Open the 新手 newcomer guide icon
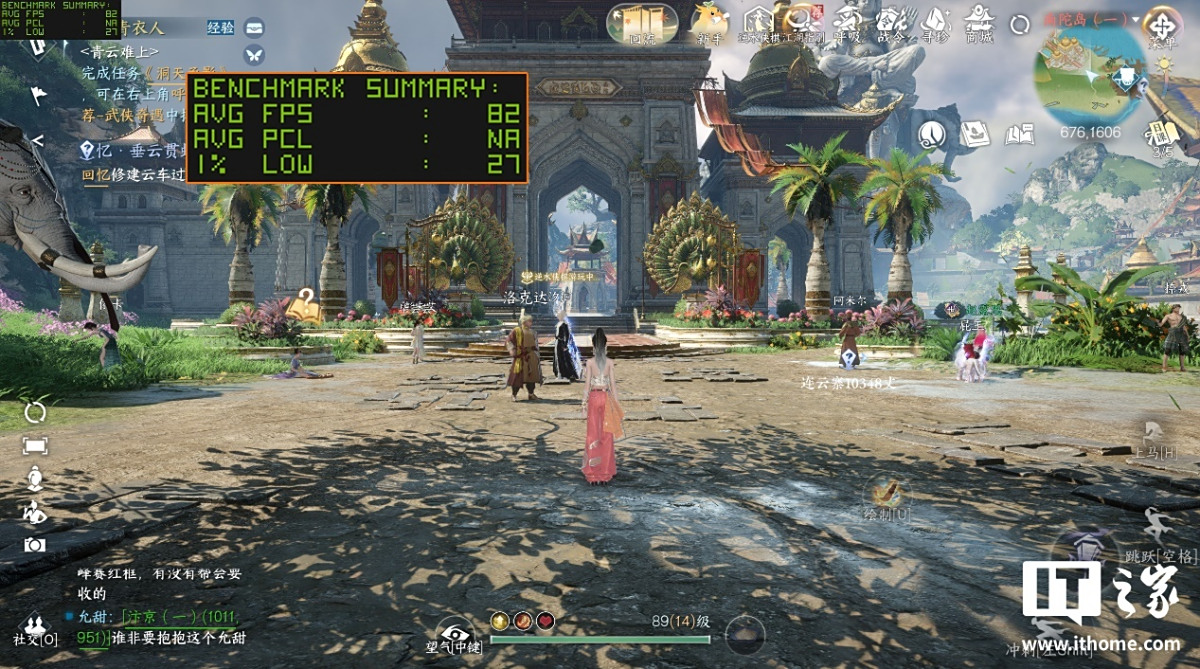This screenshot has height=669, width=1200. [x=710, y=21]
